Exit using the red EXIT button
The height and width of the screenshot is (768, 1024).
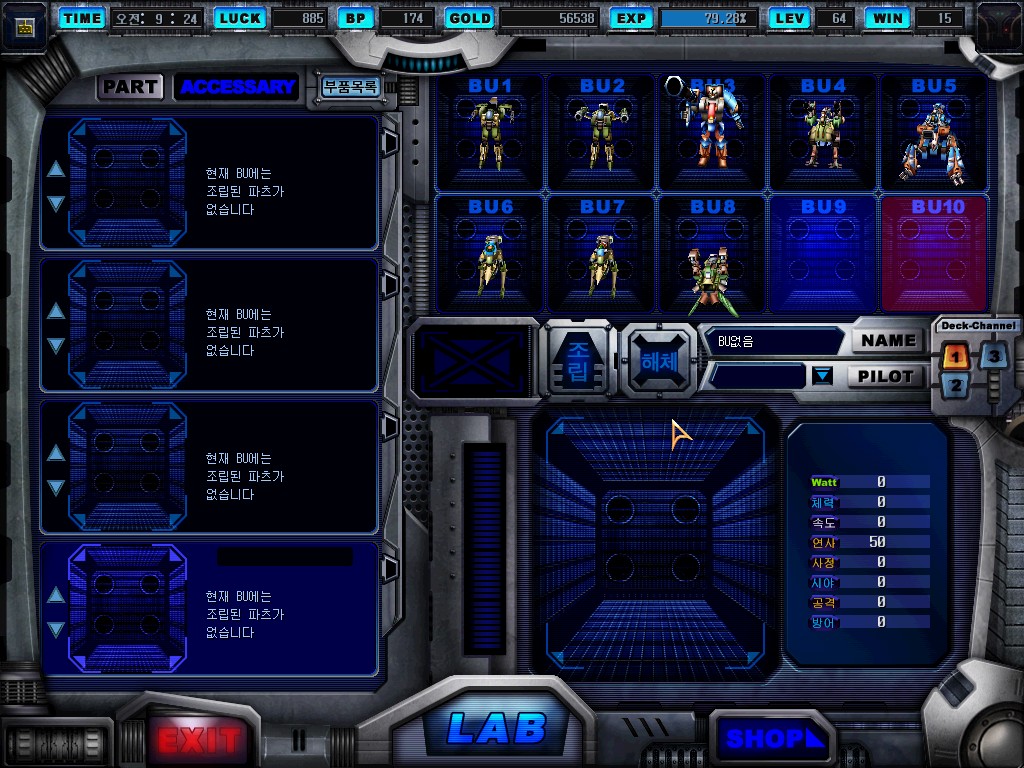tap(199, 740)
